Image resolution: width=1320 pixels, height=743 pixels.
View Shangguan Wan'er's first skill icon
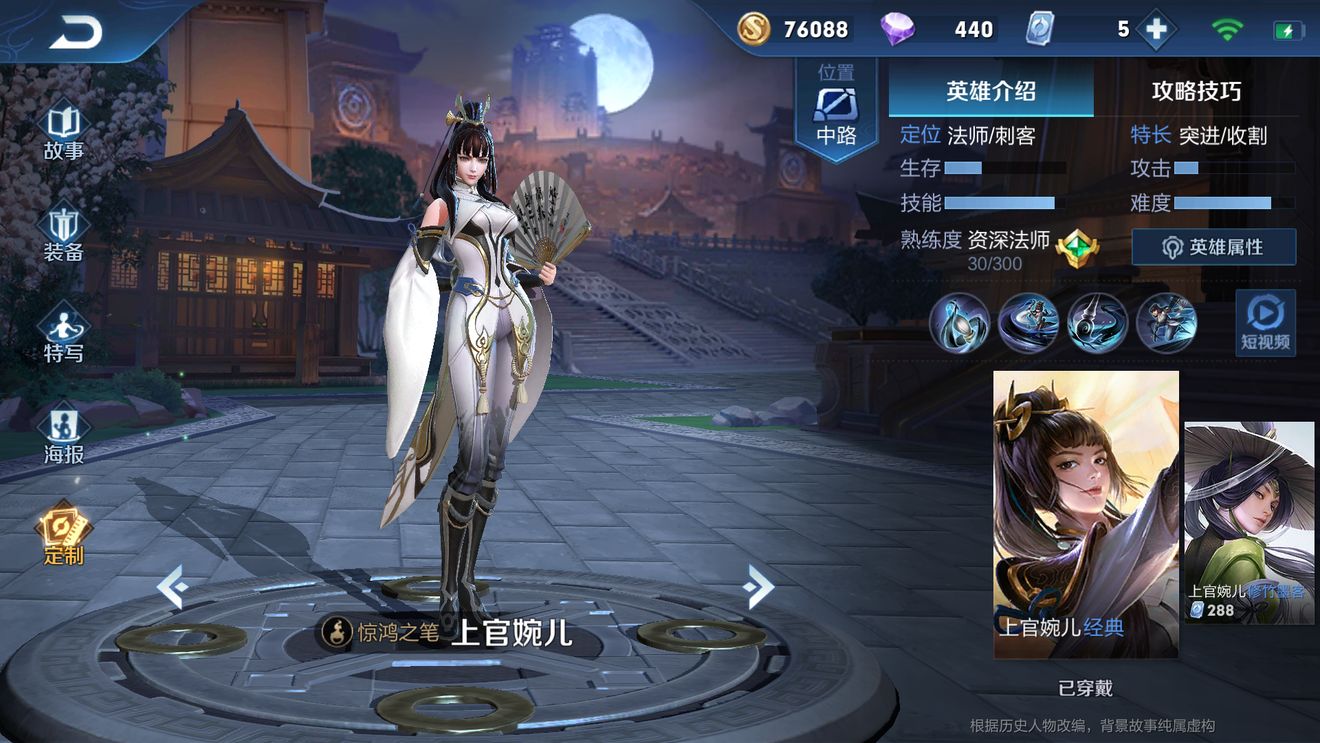960,322
